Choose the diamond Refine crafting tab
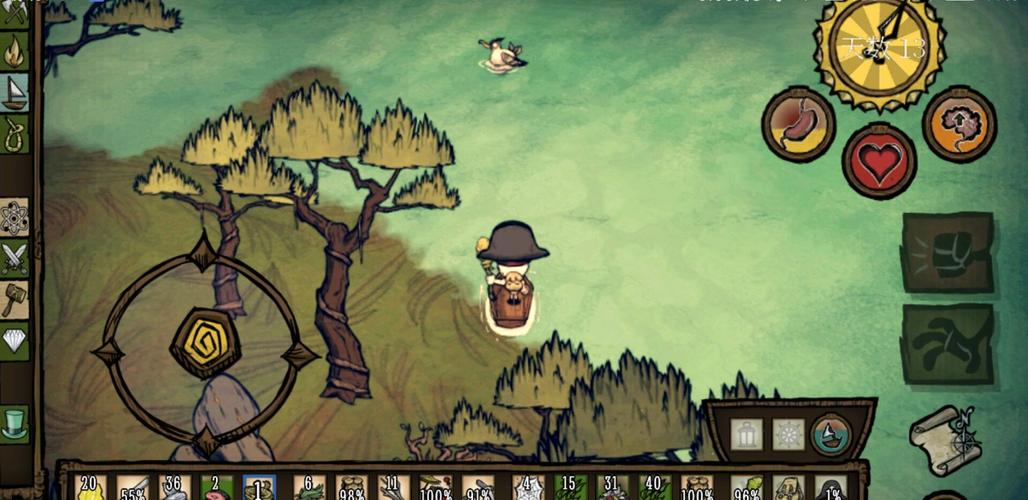 point(14,340)
